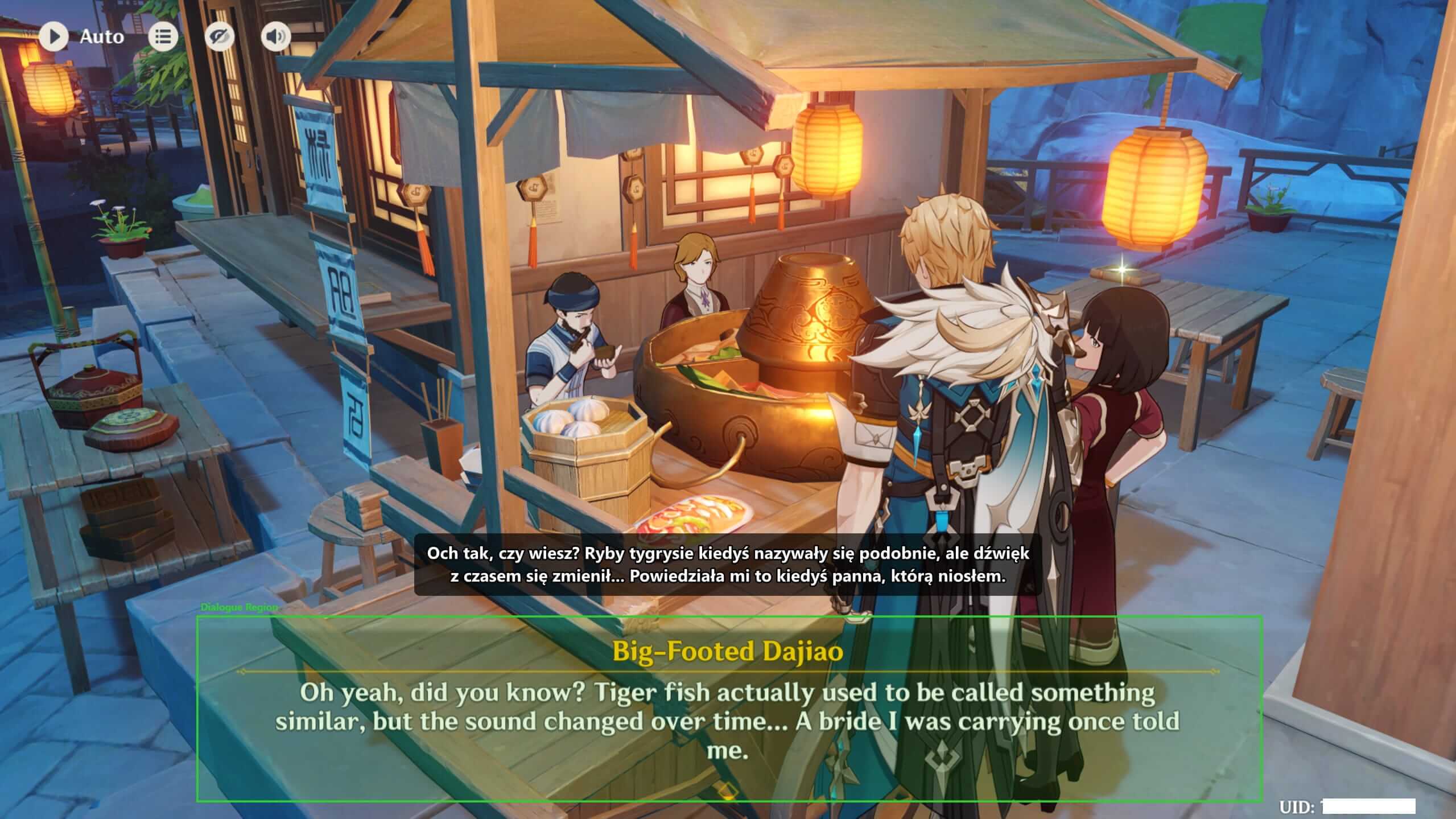1456x819 pixels.
Task: Open the dialogue history log icon
Action: [x=163, y=36]
